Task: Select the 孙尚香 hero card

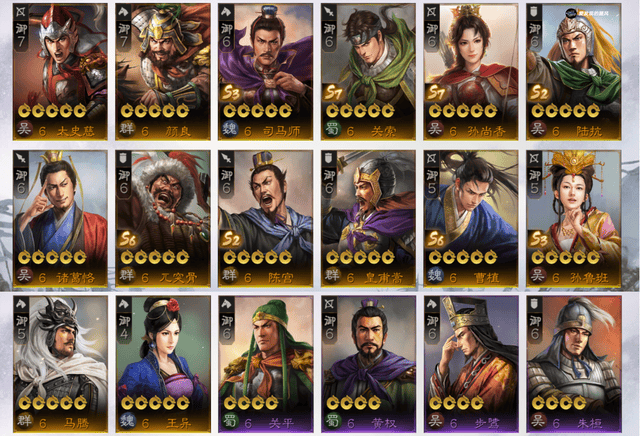Action: (470, 68)
